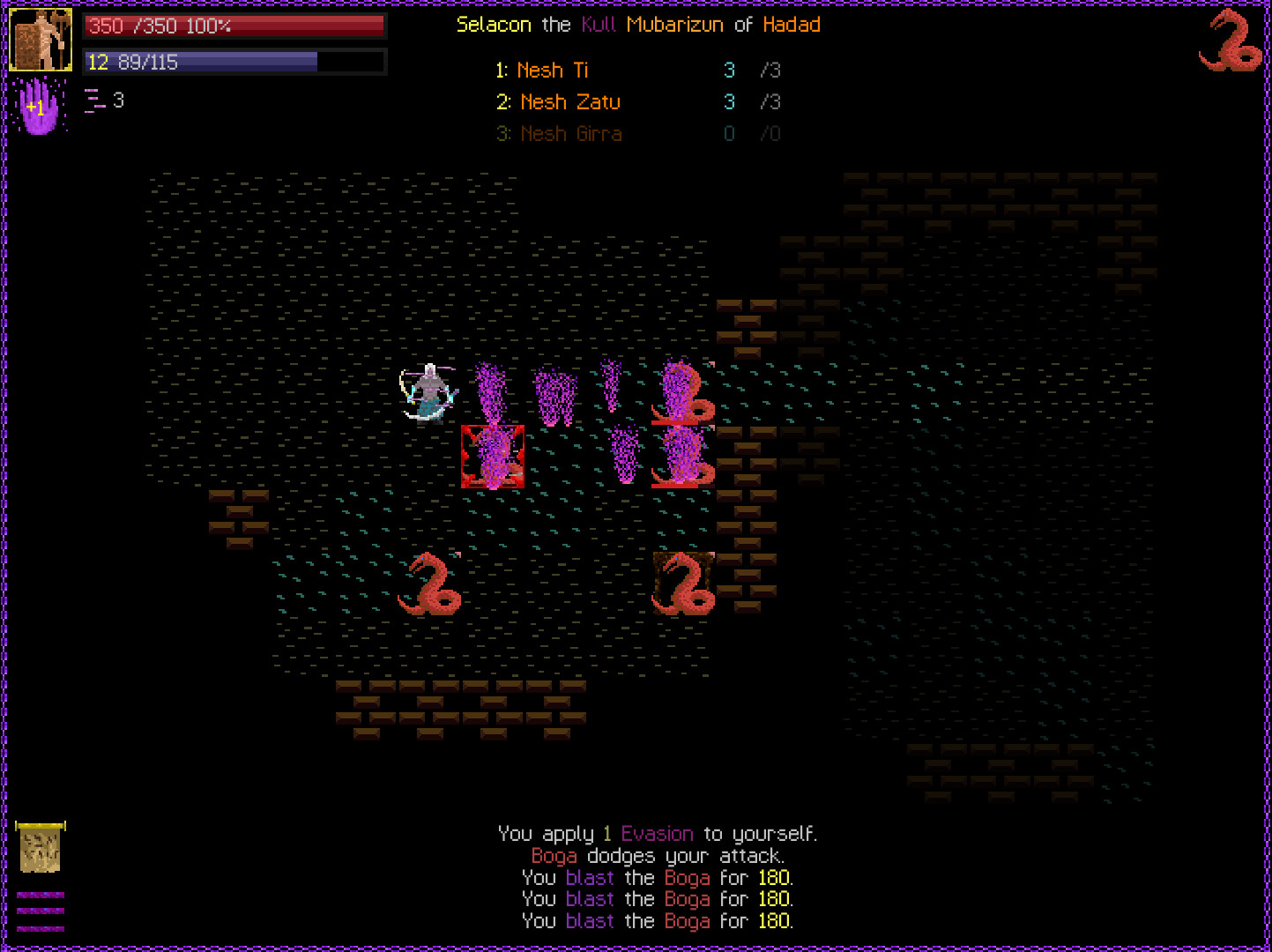
Task: Click the Nesh Ti charge counter reading 3/3
Action: [750, 70]
